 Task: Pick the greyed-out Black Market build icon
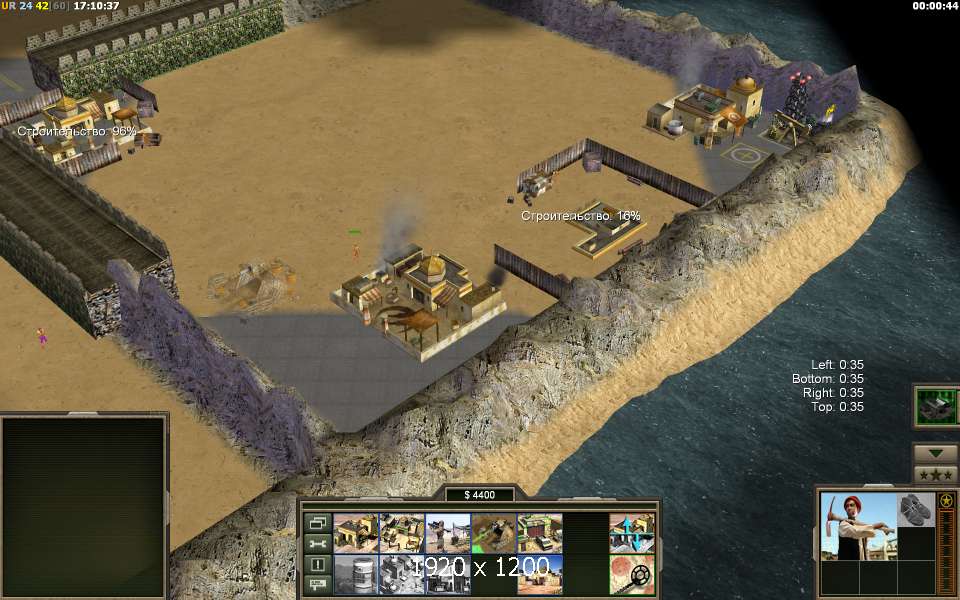(447, 575)
